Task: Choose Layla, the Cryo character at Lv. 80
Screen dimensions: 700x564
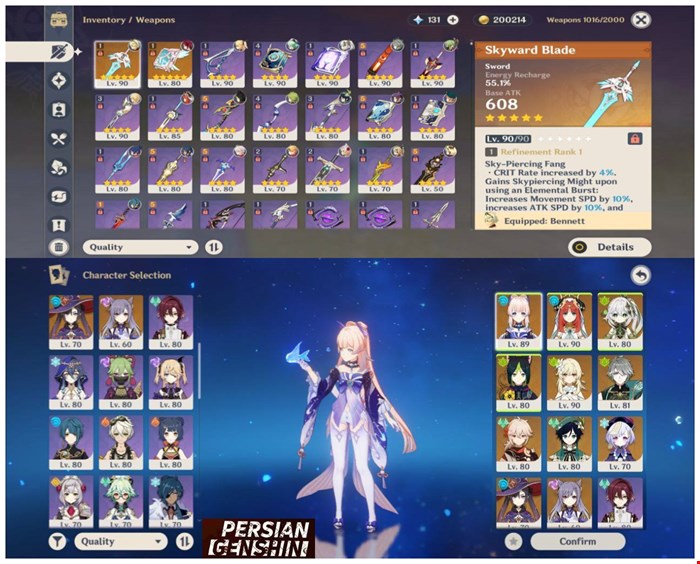Action: [x=70, y=380]
